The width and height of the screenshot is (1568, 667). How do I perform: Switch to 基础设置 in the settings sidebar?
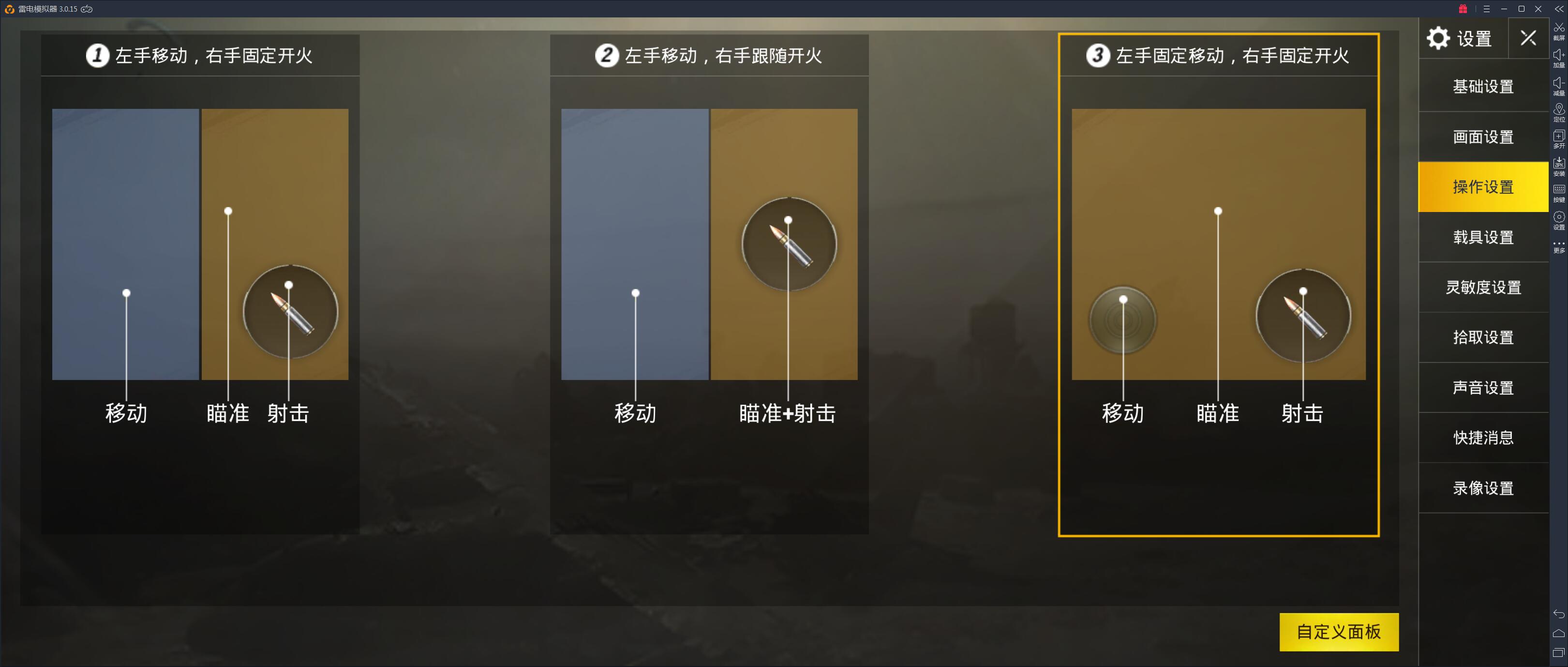pyautogui.click(x=1483, y=87)
